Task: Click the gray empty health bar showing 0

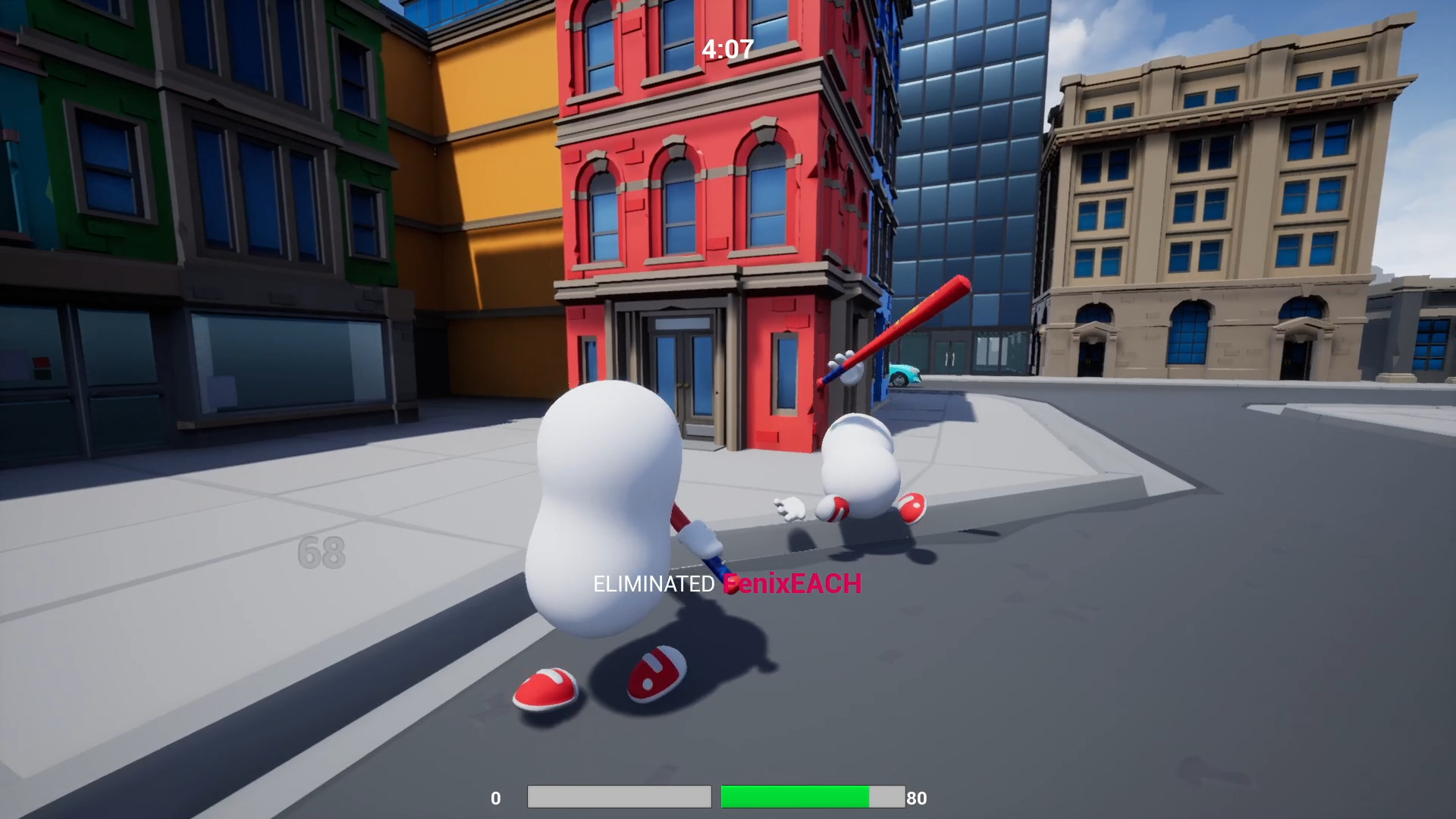Action: coord(618,797)
